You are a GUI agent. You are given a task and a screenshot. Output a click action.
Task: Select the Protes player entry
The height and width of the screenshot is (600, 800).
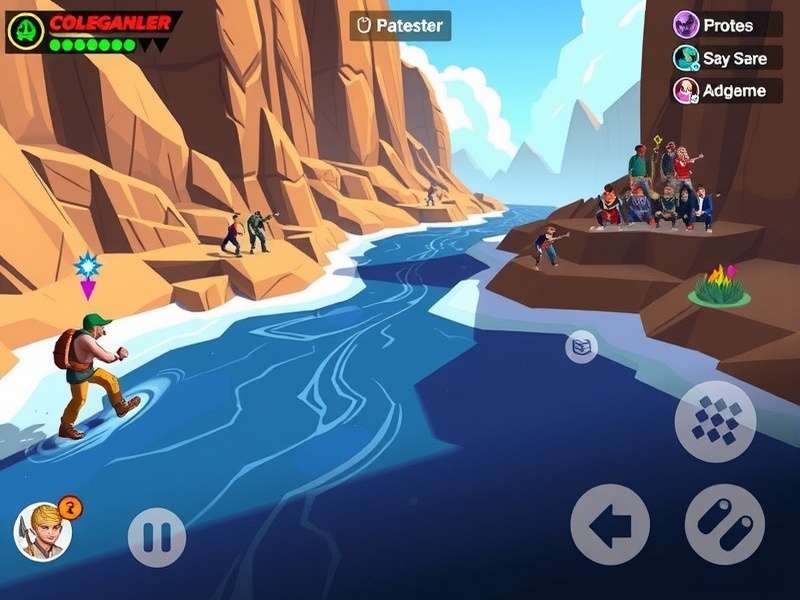(727, 25)
